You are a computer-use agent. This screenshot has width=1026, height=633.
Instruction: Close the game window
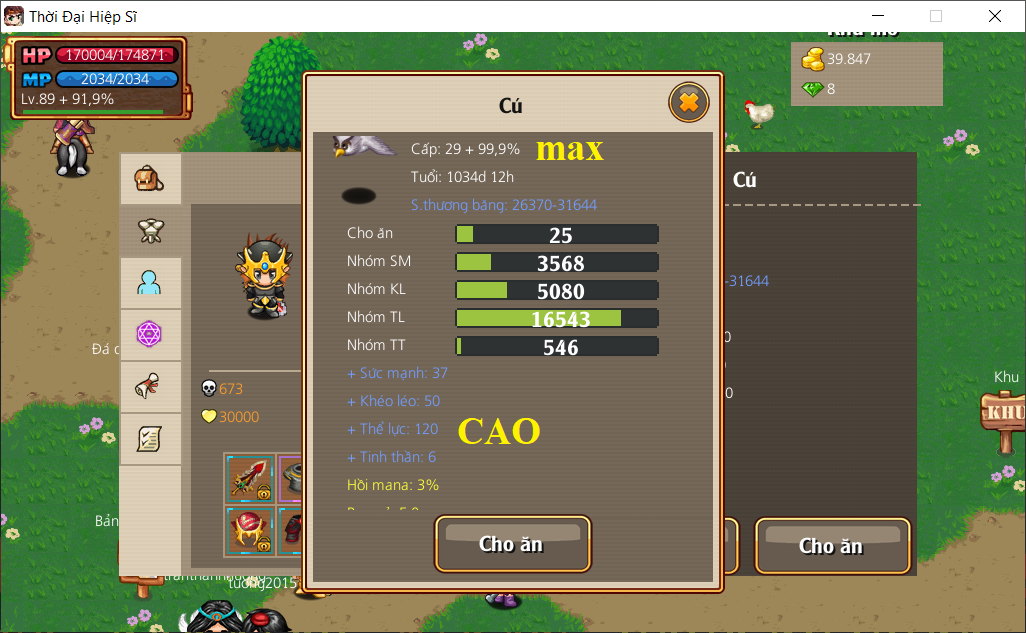(994, 16)
